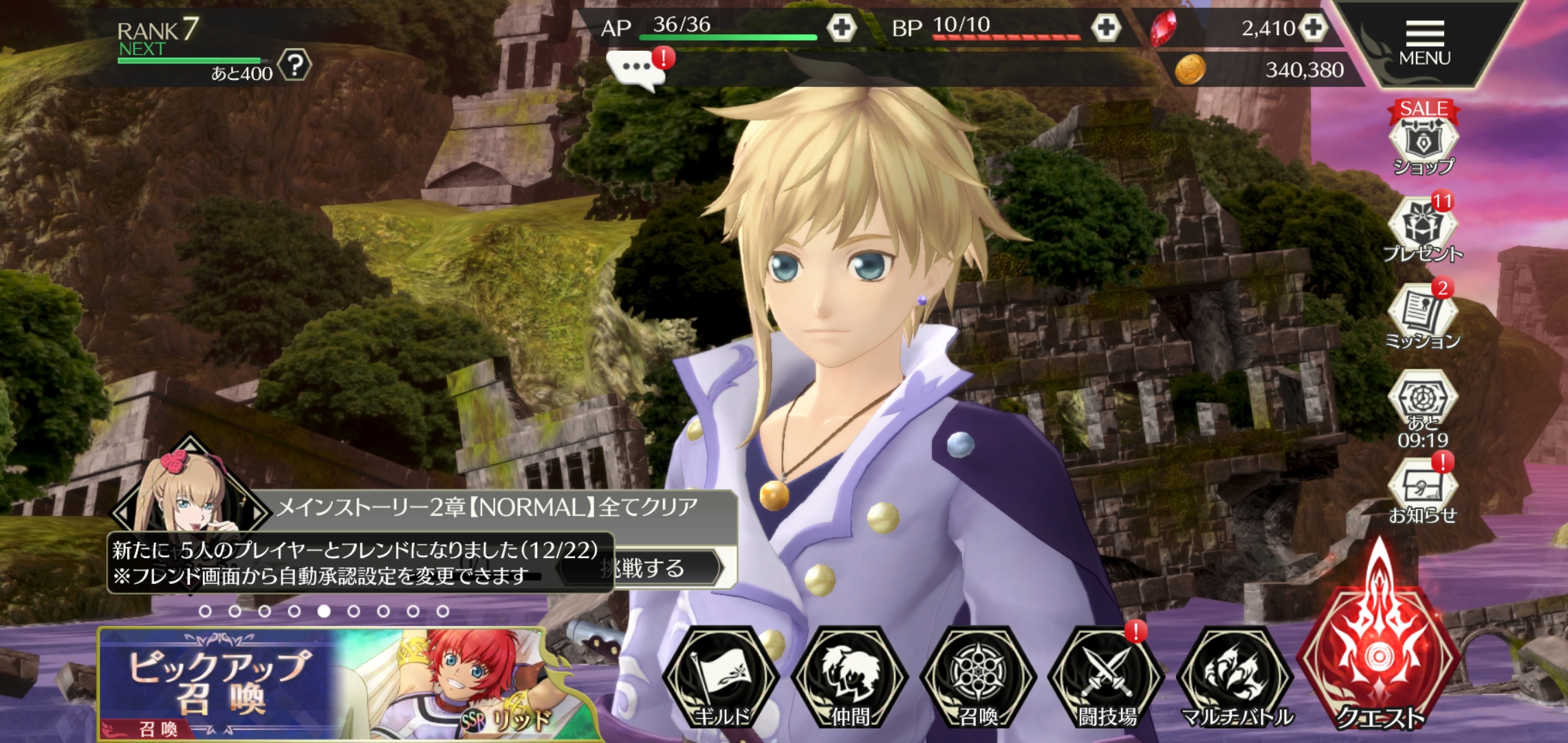Tap the gear icon with 09:19 timer
Viewport: 1568px width, 743px height.
1422,406
